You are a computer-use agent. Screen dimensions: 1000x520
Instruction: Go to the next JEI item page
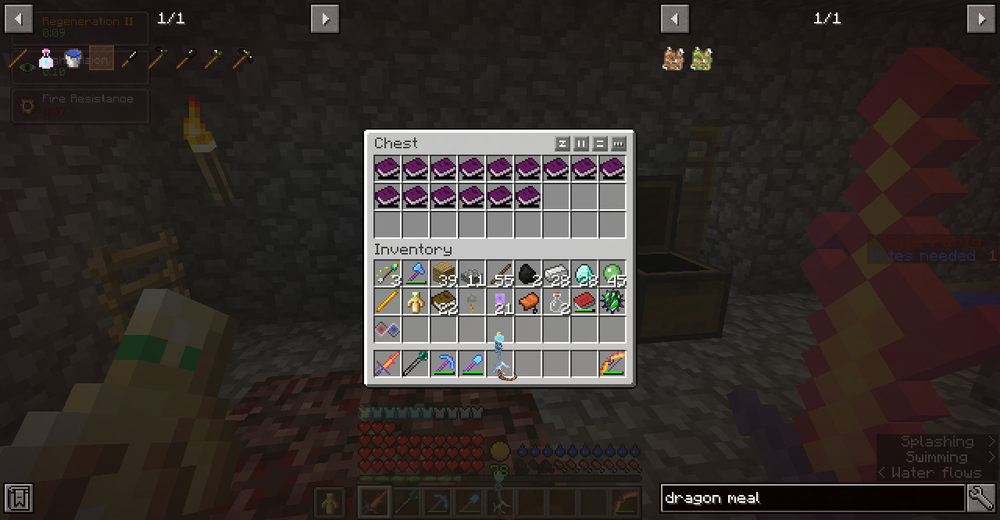[x=980, y=18]
